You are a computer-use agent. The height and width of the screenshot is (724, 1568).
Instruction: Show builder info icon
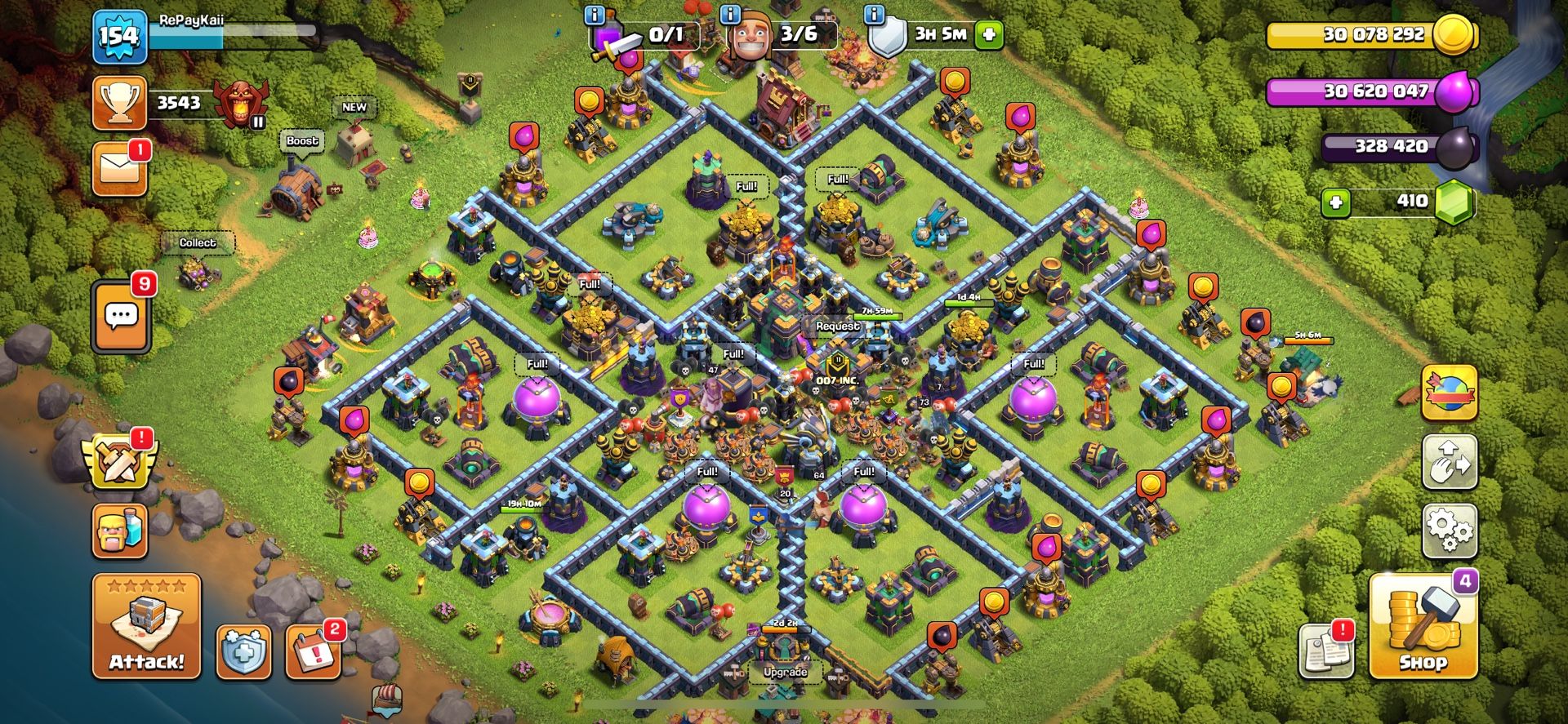click(x=730, y=15)
